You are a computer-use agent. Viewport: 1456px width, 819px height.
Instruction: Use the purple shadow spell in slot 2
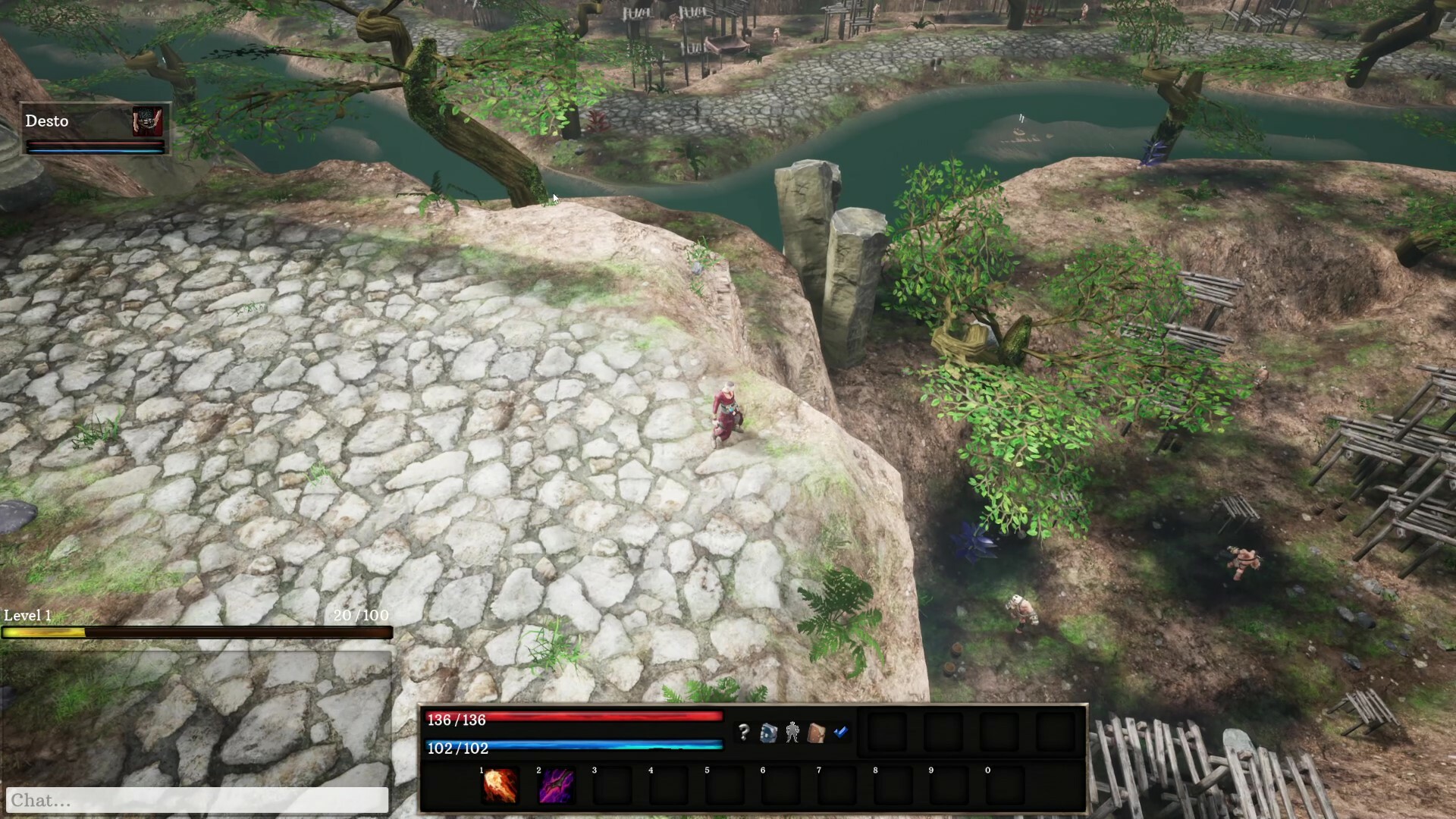click(556, 786)
